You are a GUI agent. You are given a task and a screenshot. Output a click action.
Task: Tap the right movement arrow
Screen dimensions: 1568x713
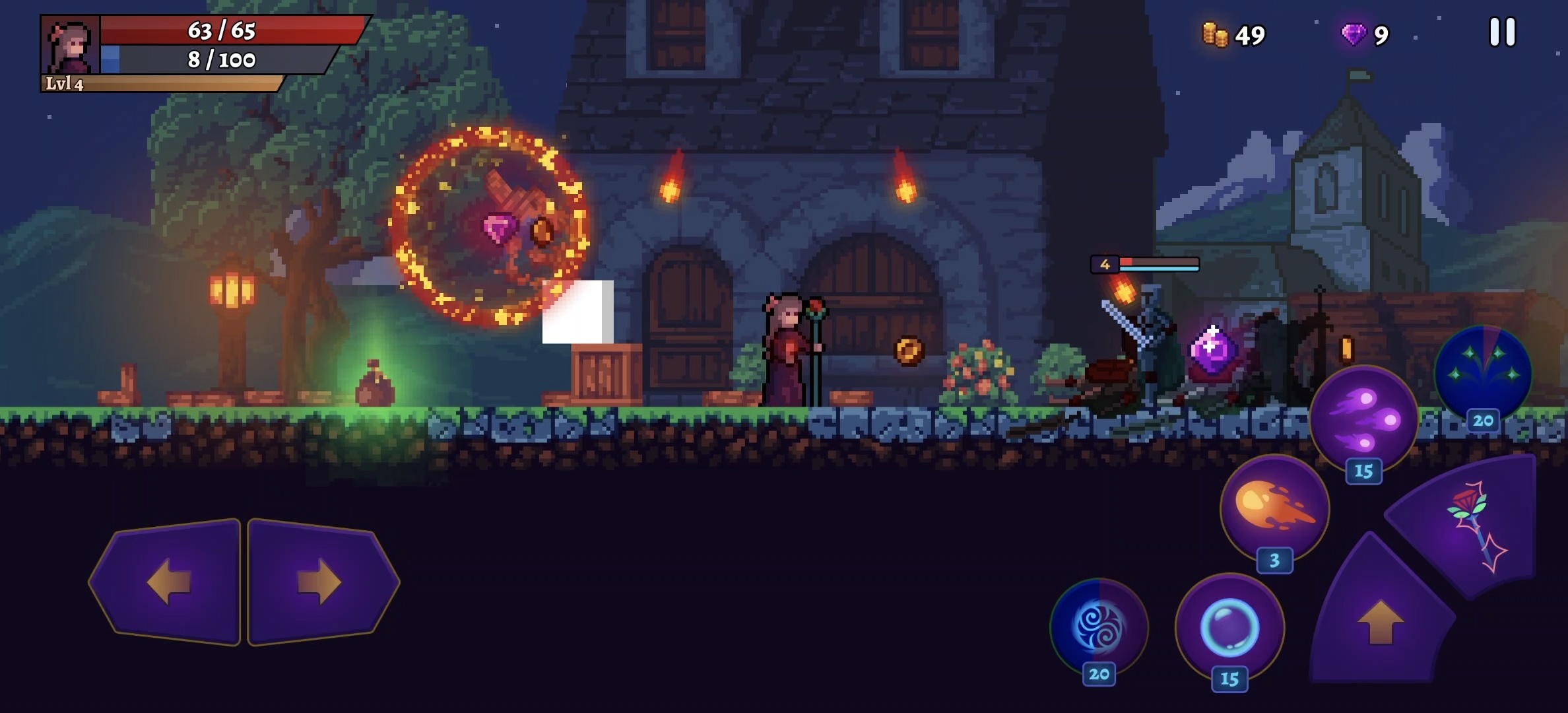(x=320, y=582)
